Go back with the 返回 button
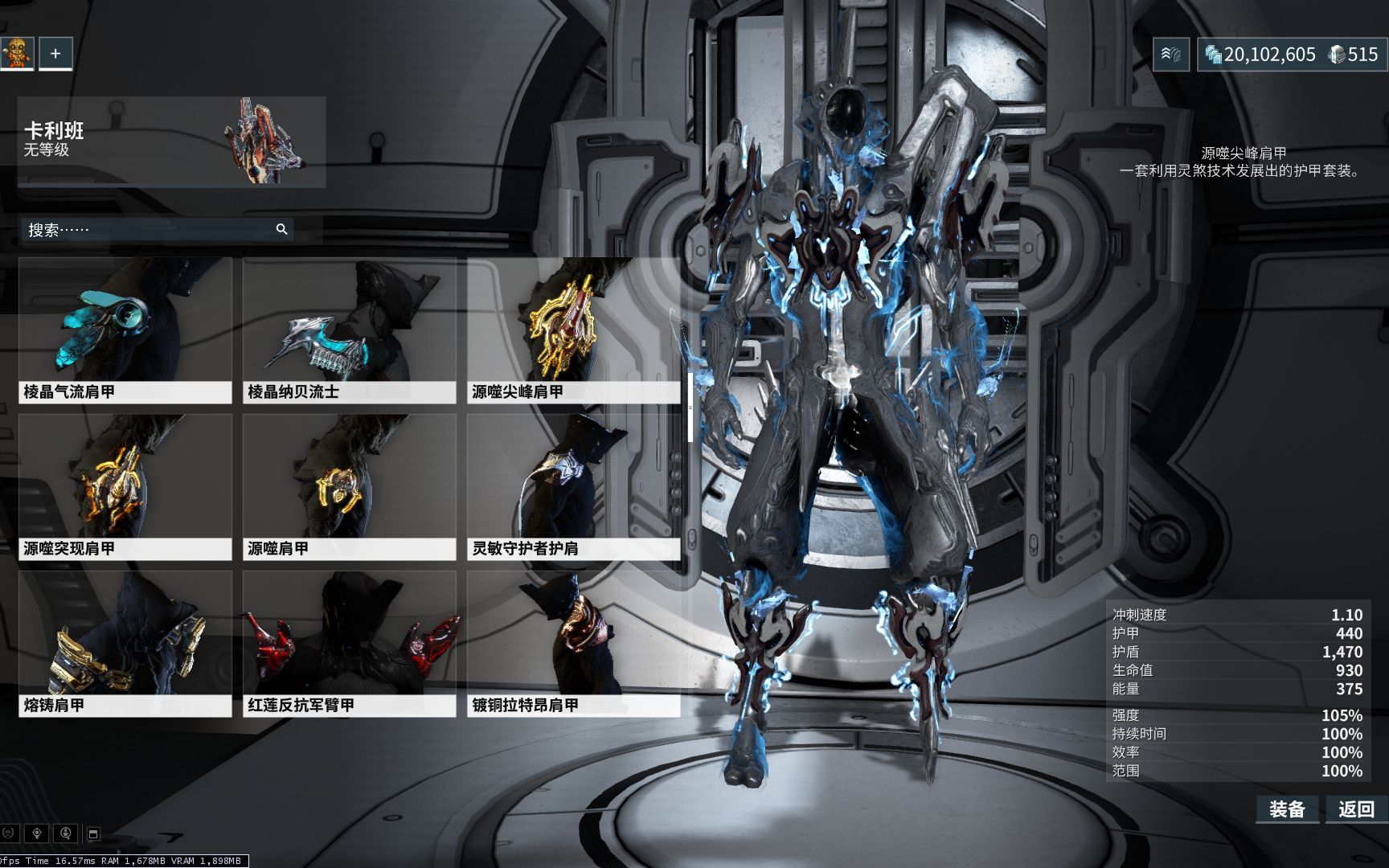1389x868 pixels. pyautogui.click(x=1356, y=809)
